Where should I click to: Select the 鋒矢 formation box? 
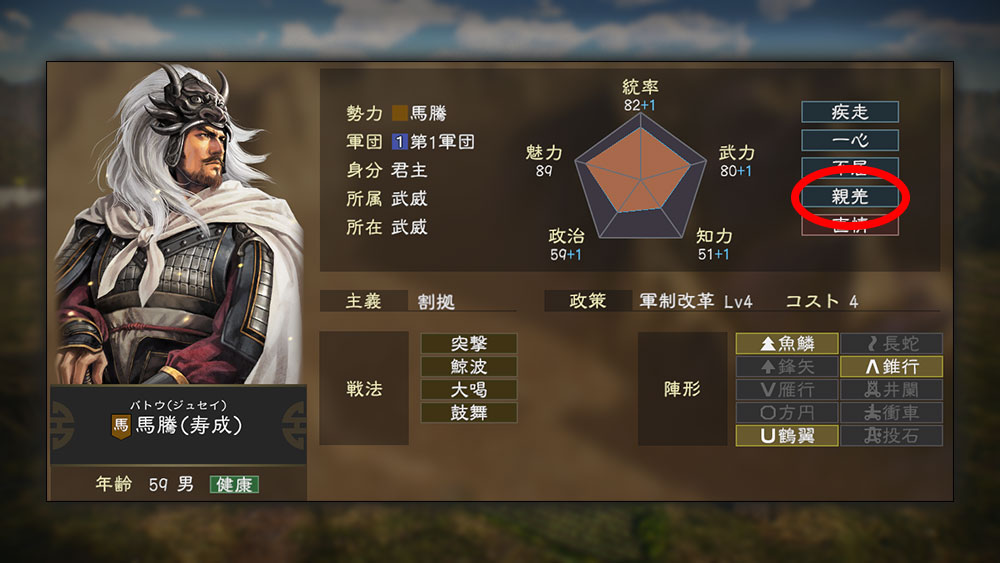786,367
